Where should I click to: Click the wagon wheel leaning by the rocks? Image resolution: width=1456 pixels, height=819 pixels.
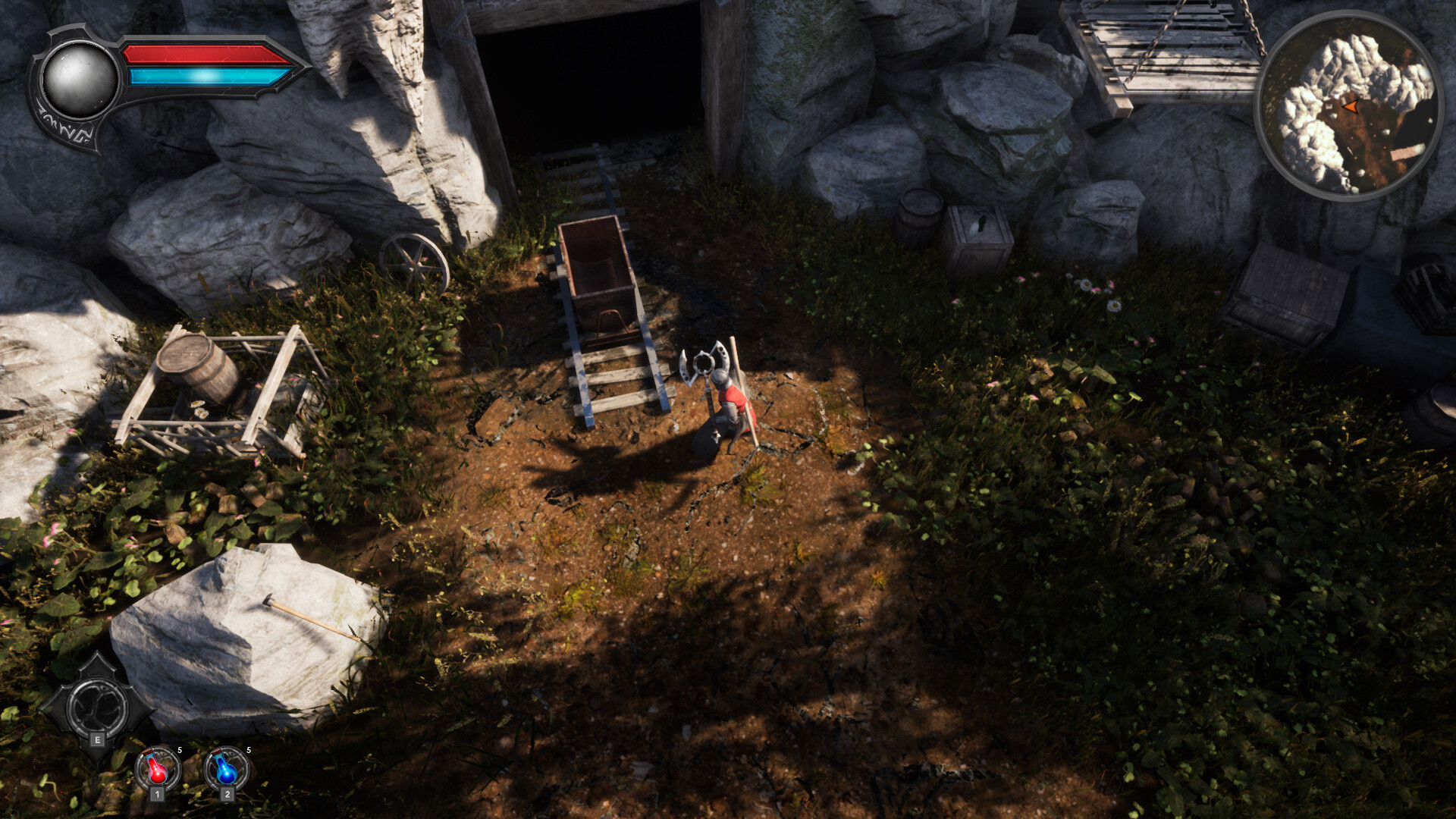[413, 262]
